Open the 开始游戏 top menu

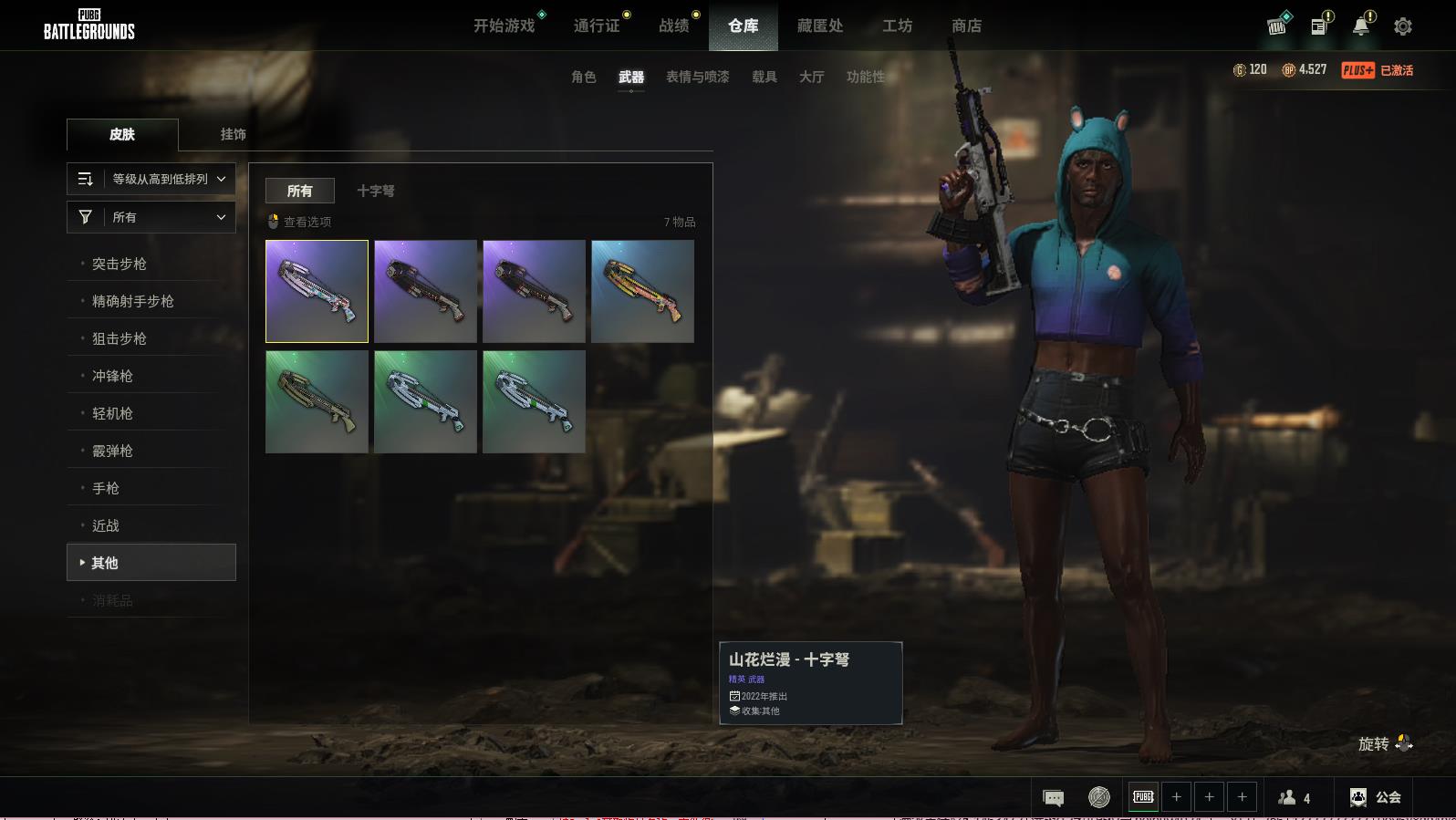click(504, 26)
